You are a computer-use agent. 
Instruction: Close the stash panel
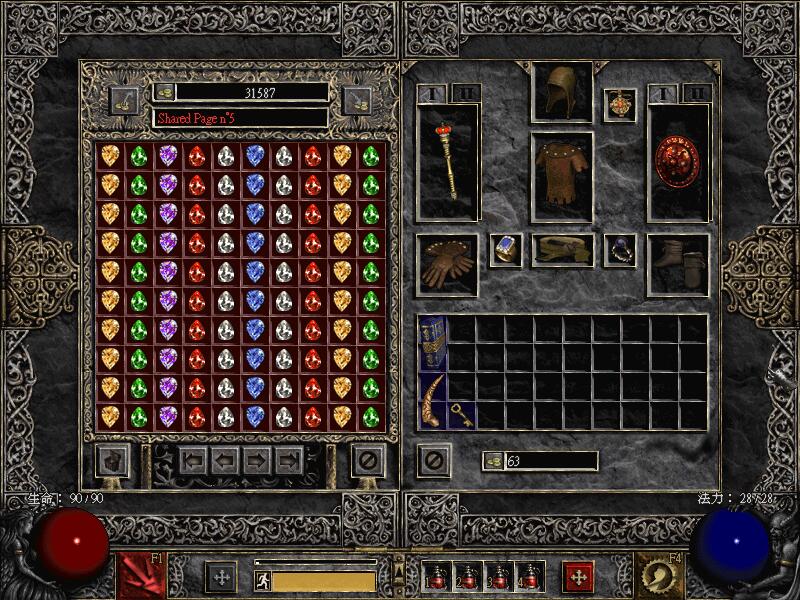click(x=368, y=461)
